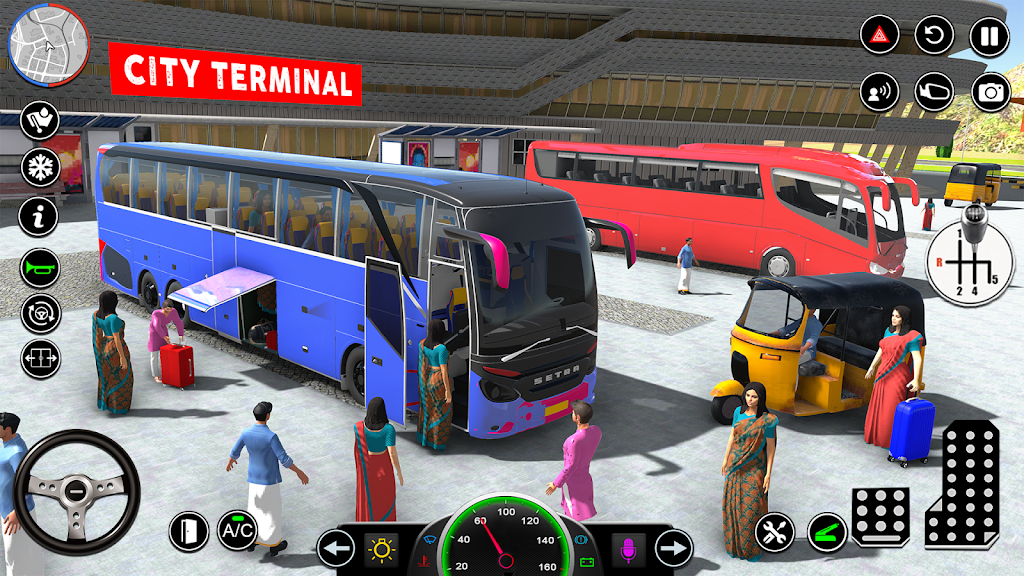Activate the left turn indicator arrow
This screenshot has height=576, width=1024.
point(336,548)
